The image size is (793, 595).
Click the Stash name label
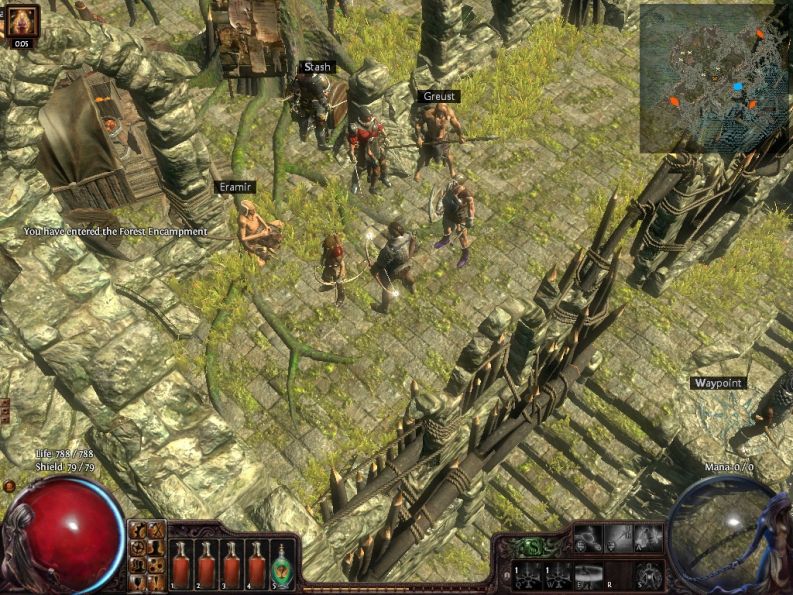click(x=317, y=67)
